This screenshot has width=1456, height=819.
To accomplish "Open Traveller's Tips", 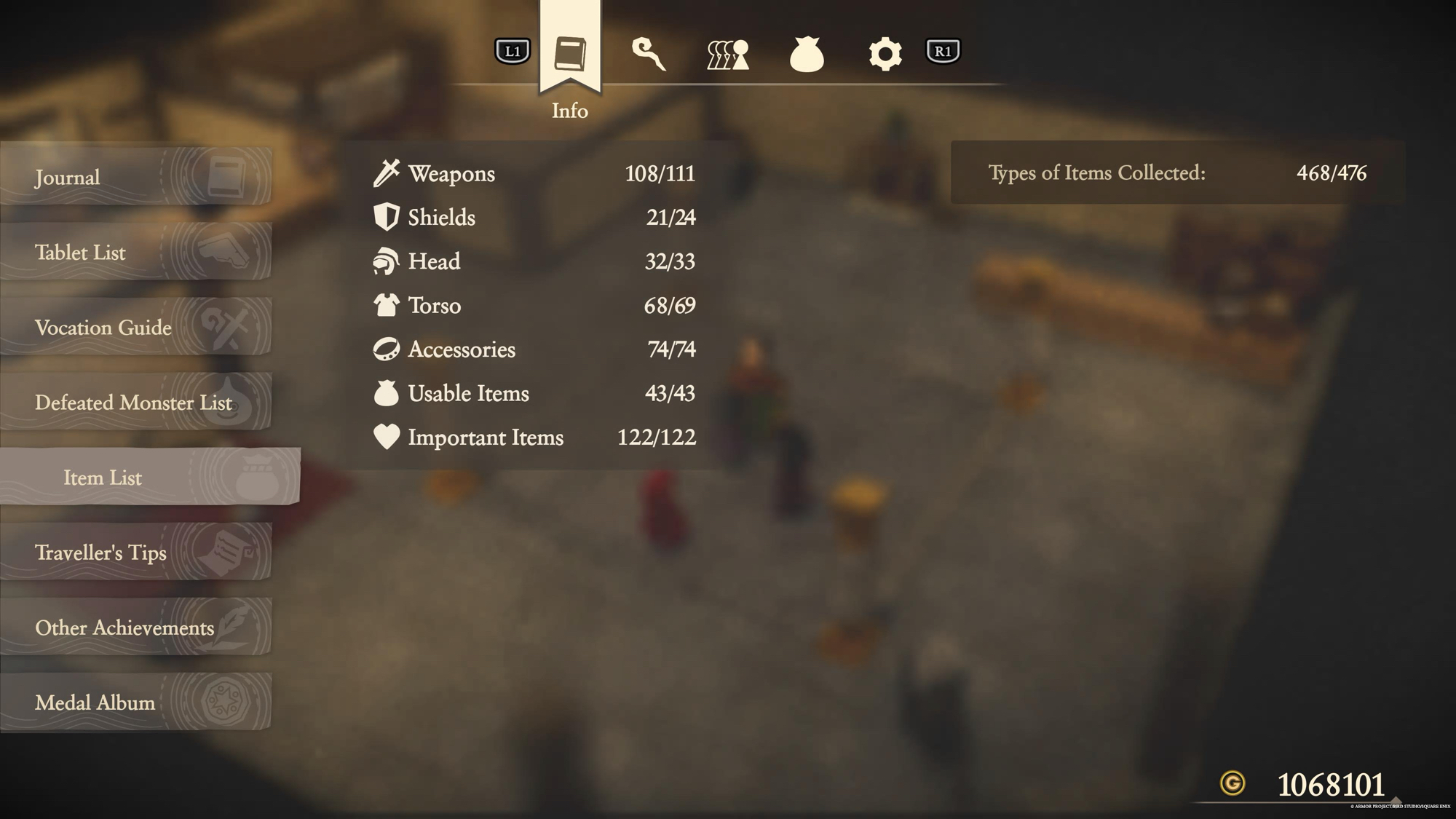I will coord(135,552).
